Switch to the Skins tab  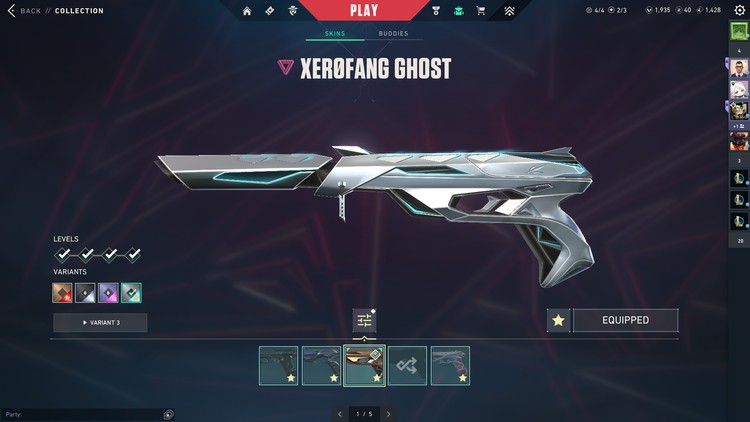(334, 34)
